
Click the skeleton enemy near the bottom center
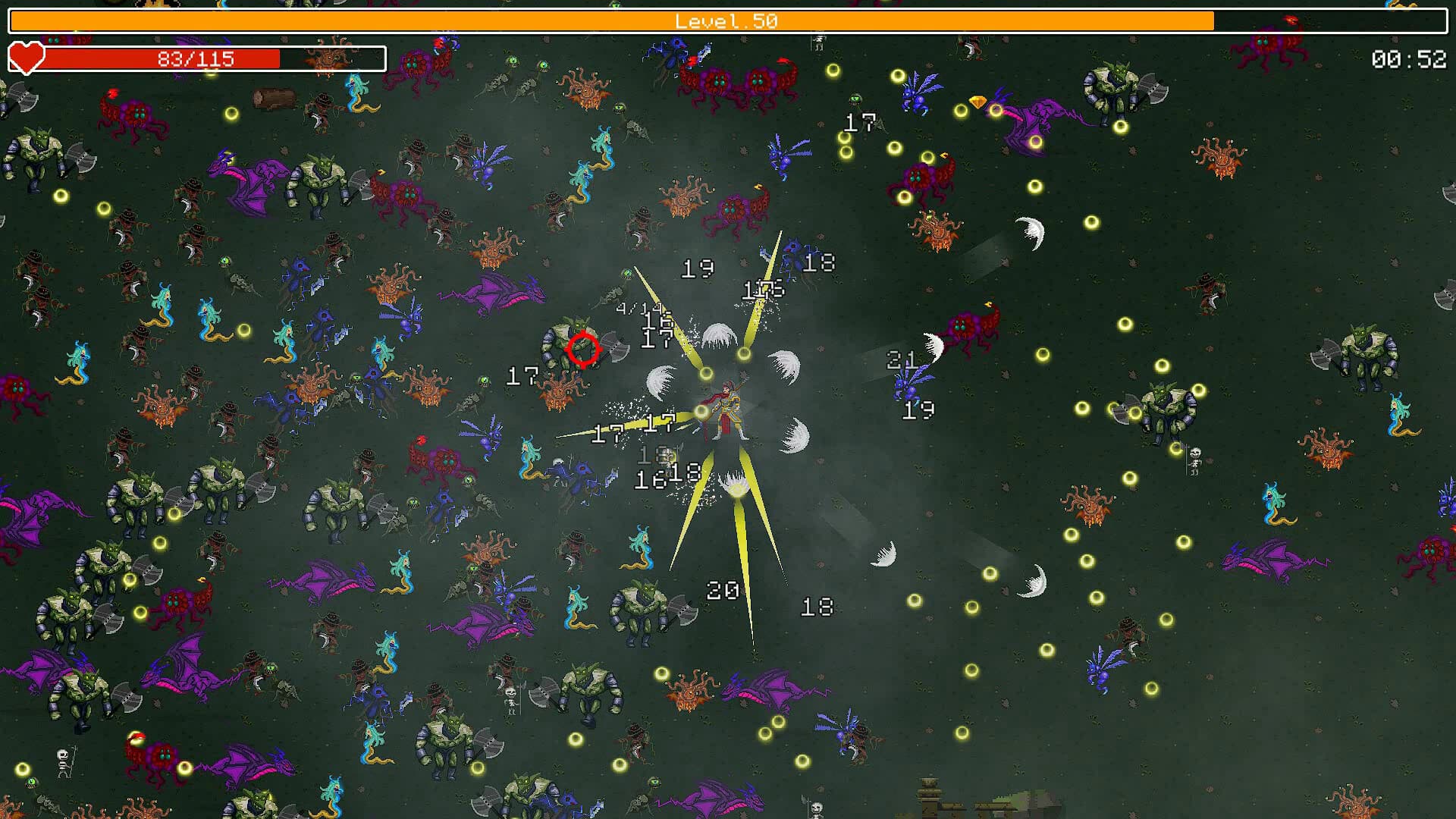510,696
